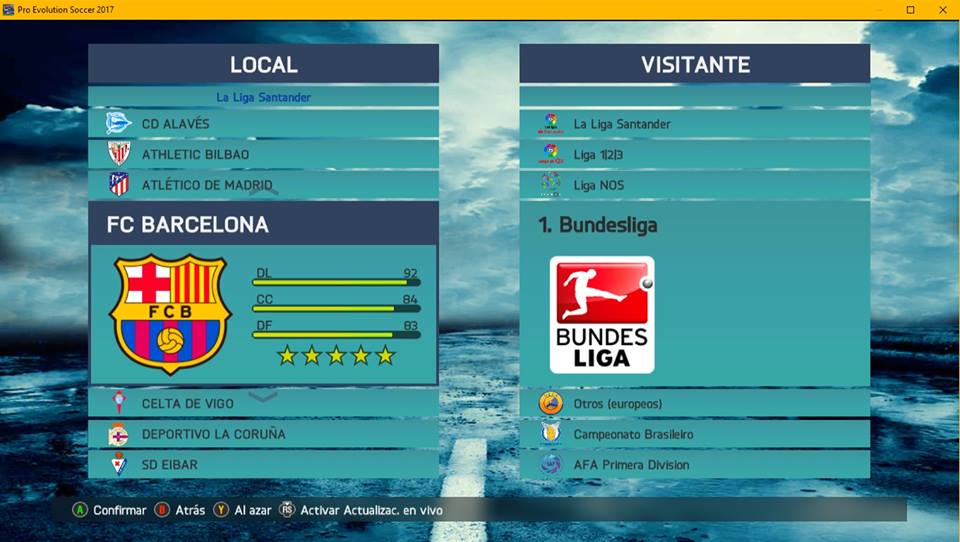Pick SD Eibar from the list

pyautogui.click(x=263, y=465)
